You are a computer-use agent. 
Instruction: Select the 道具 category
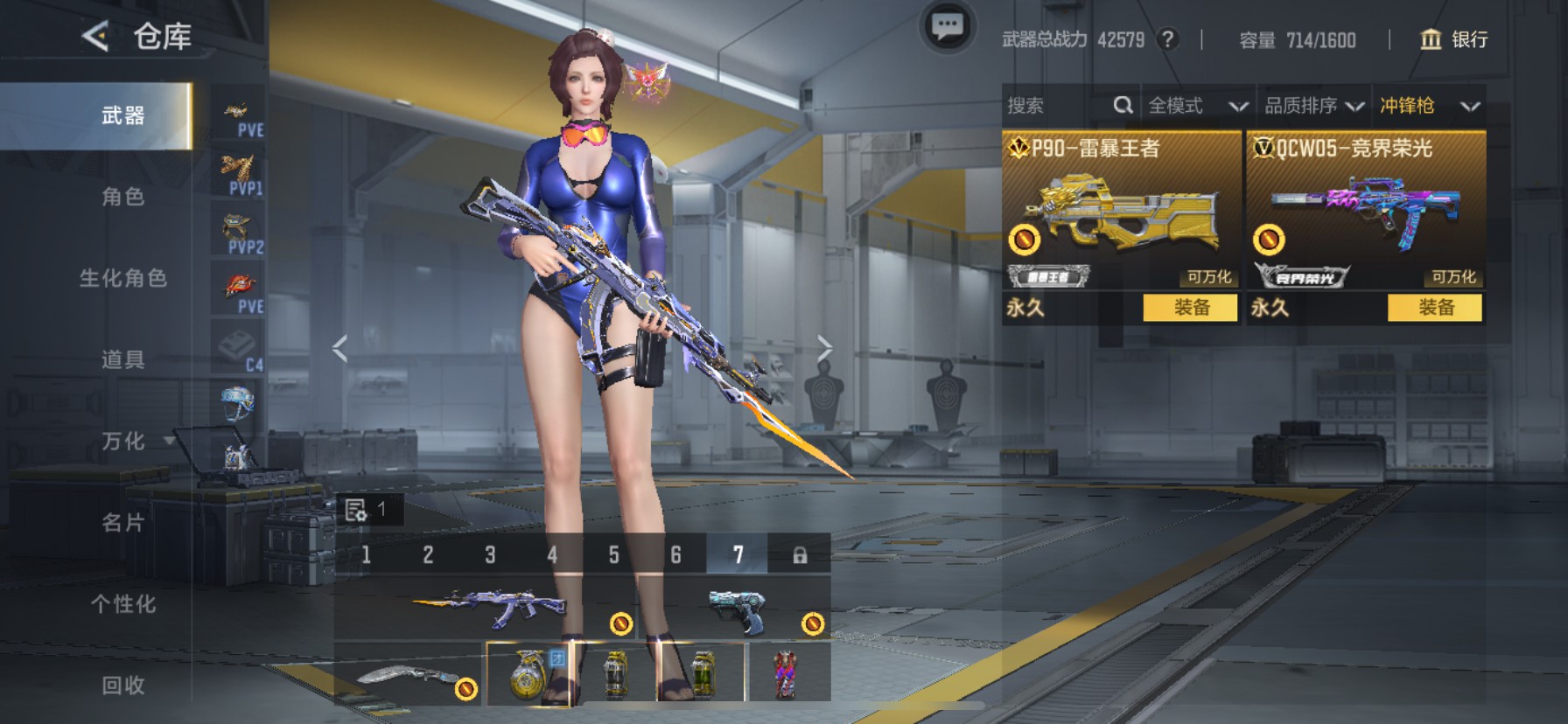122,359
